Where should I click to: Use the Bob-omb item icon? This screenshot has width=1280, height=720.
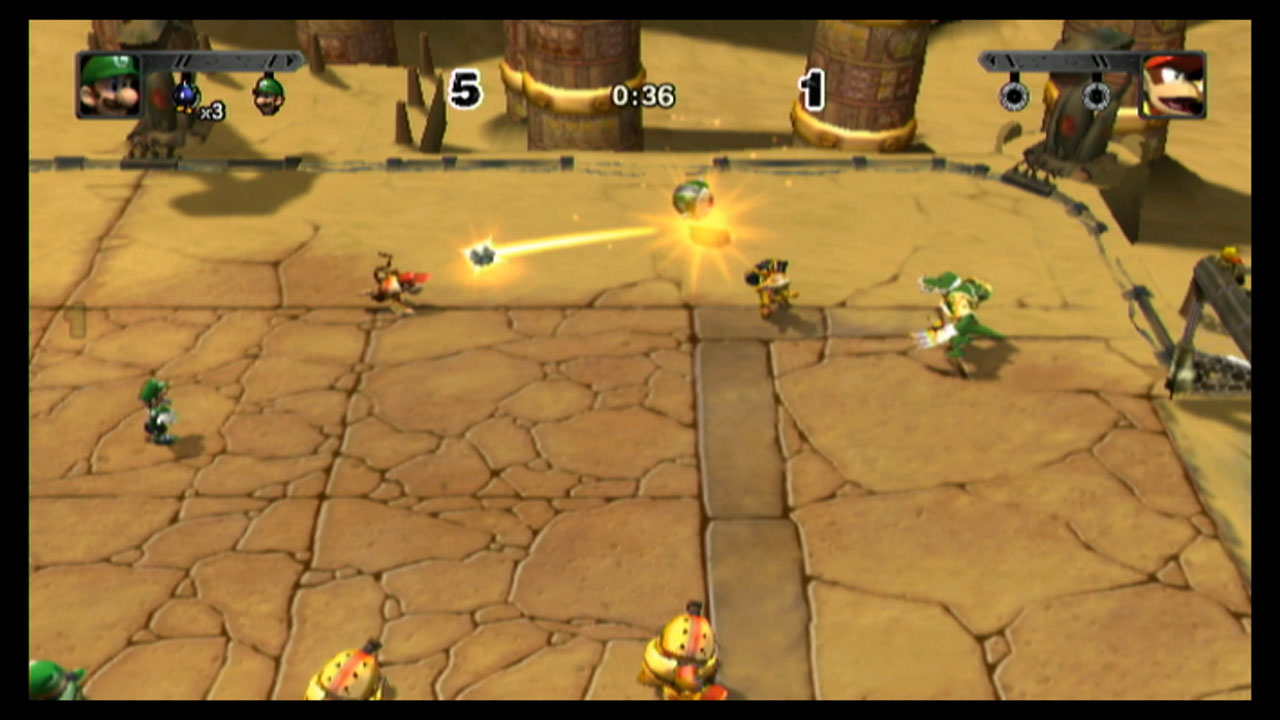point(186,96)
